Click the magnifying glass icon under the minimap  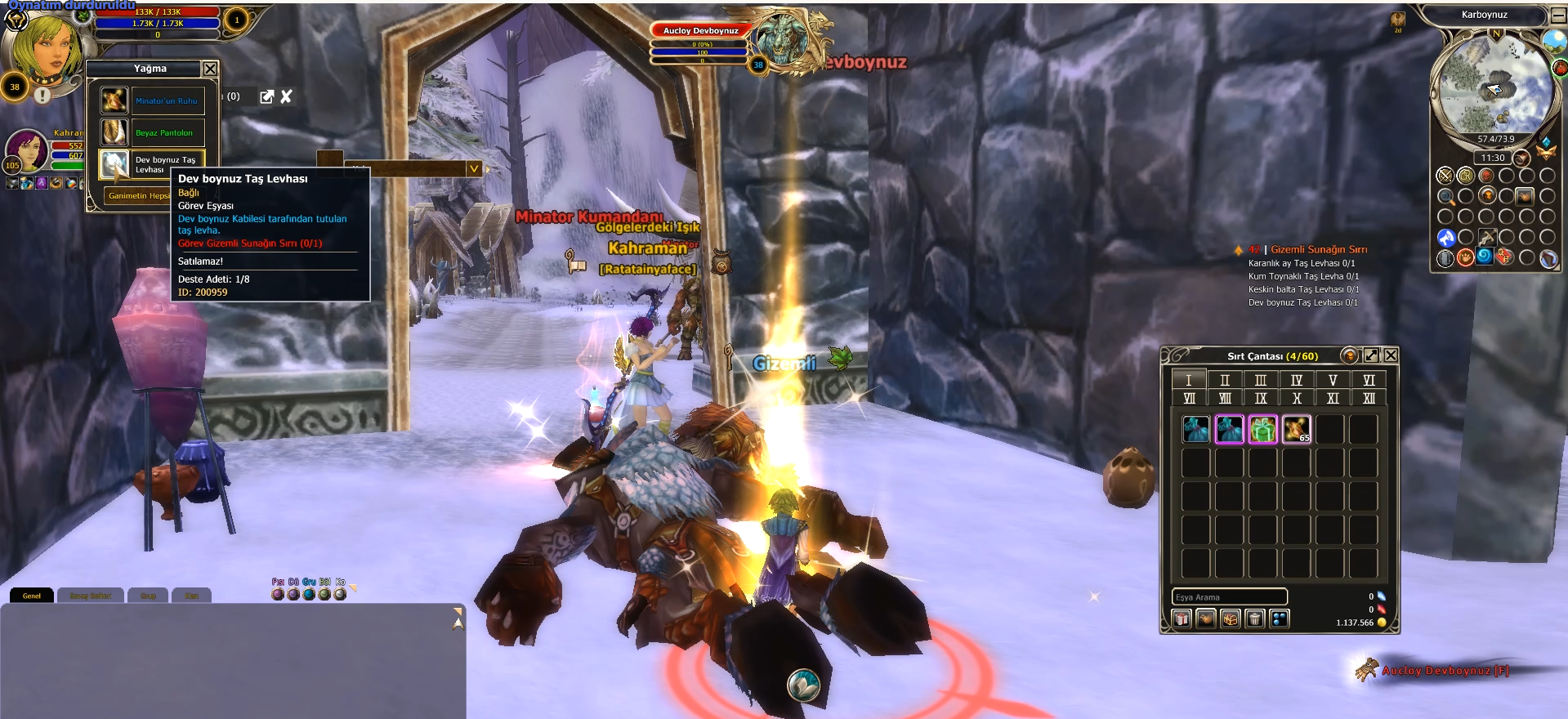coord(1445,196)
